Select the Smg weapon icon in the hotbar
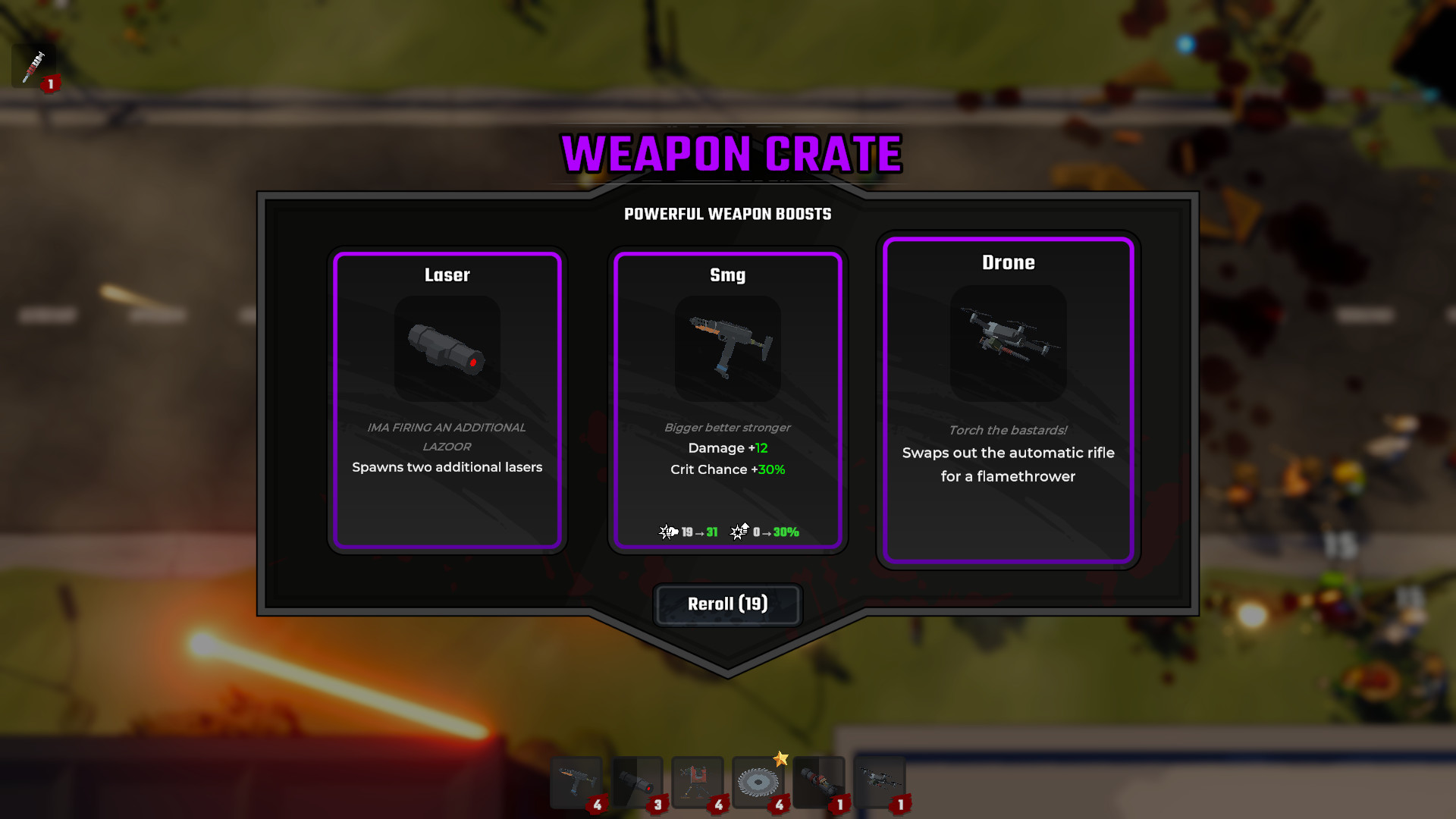 [x=578, y=781]
